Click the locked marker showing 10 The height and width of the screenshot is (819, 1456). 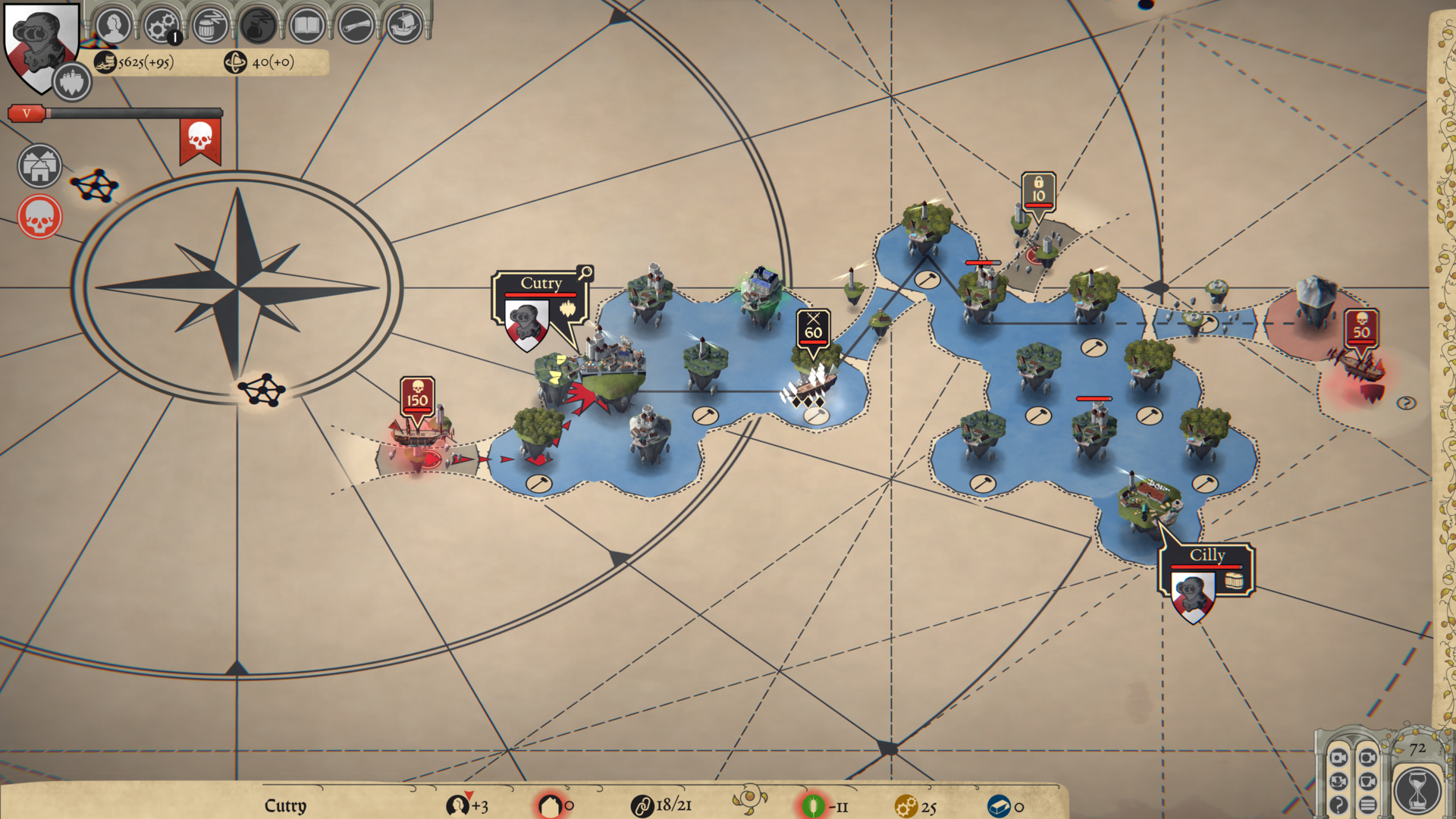1038,190
